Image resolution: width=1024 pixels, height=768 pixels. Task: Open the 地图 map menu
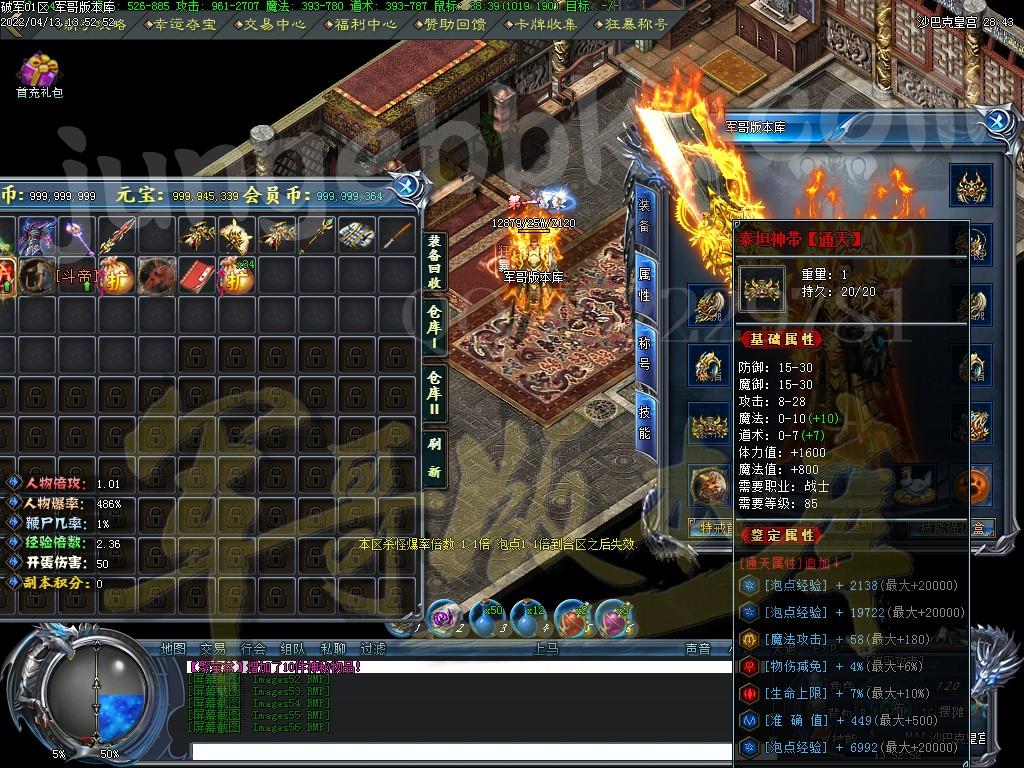173,649
